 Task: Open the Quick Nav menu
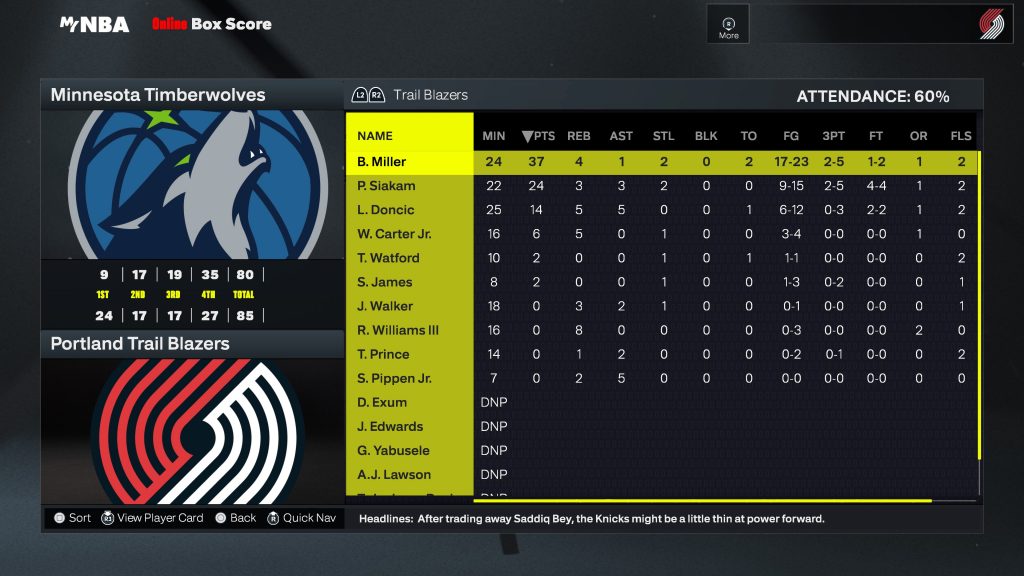pos(303,518)
